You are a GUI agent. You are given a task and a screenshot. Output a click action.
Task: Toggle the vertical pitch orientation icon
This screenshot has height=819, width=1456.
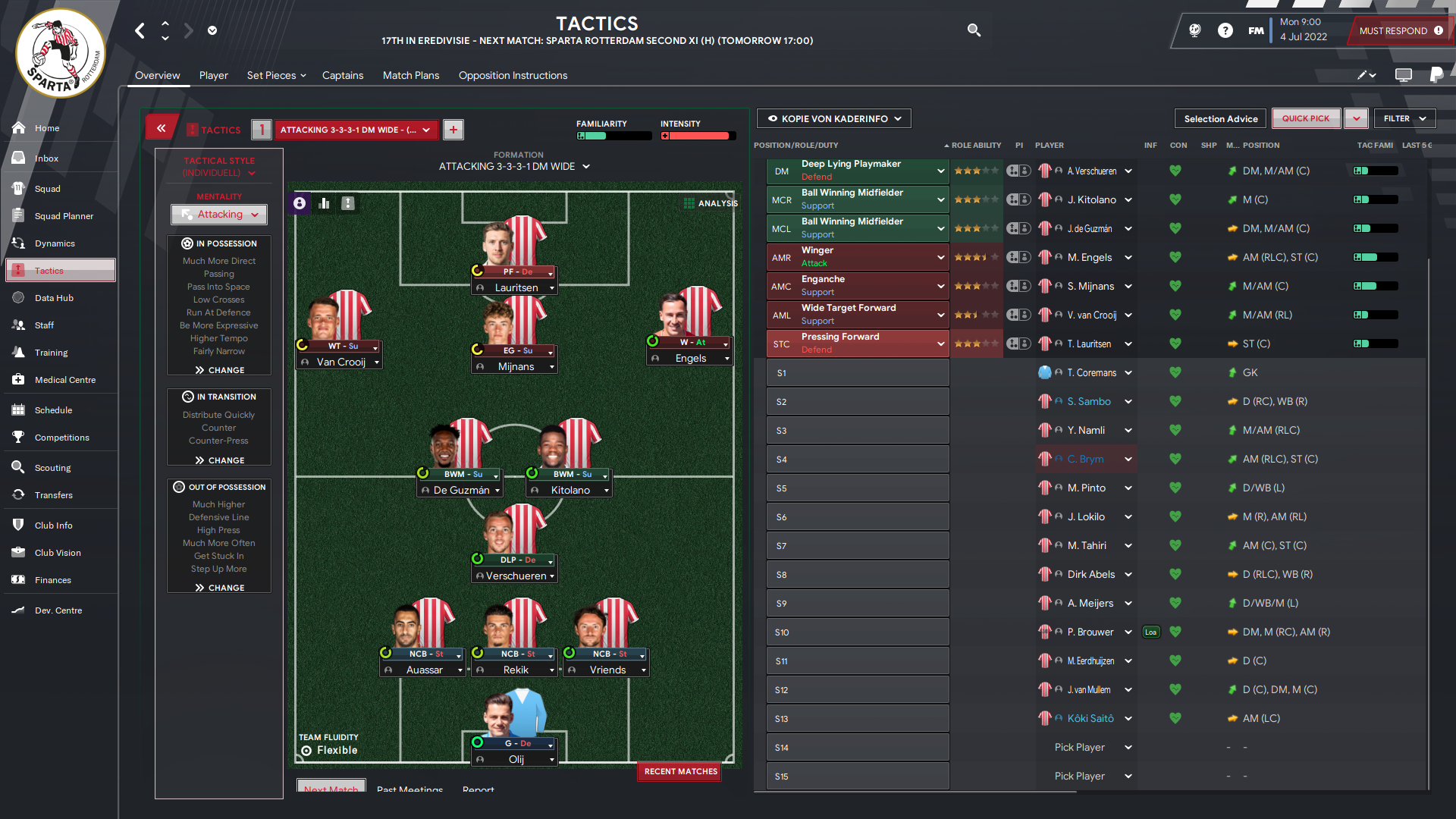(349, 203)
